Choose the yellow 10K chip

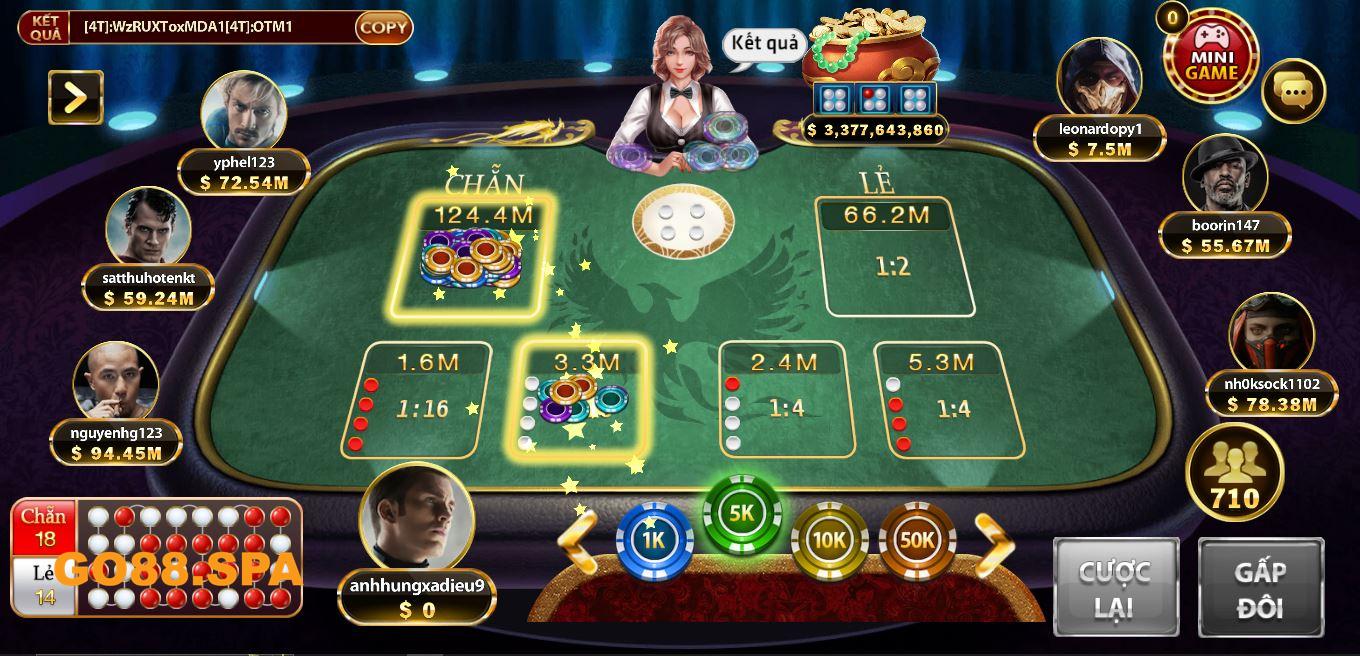point(829,541)
